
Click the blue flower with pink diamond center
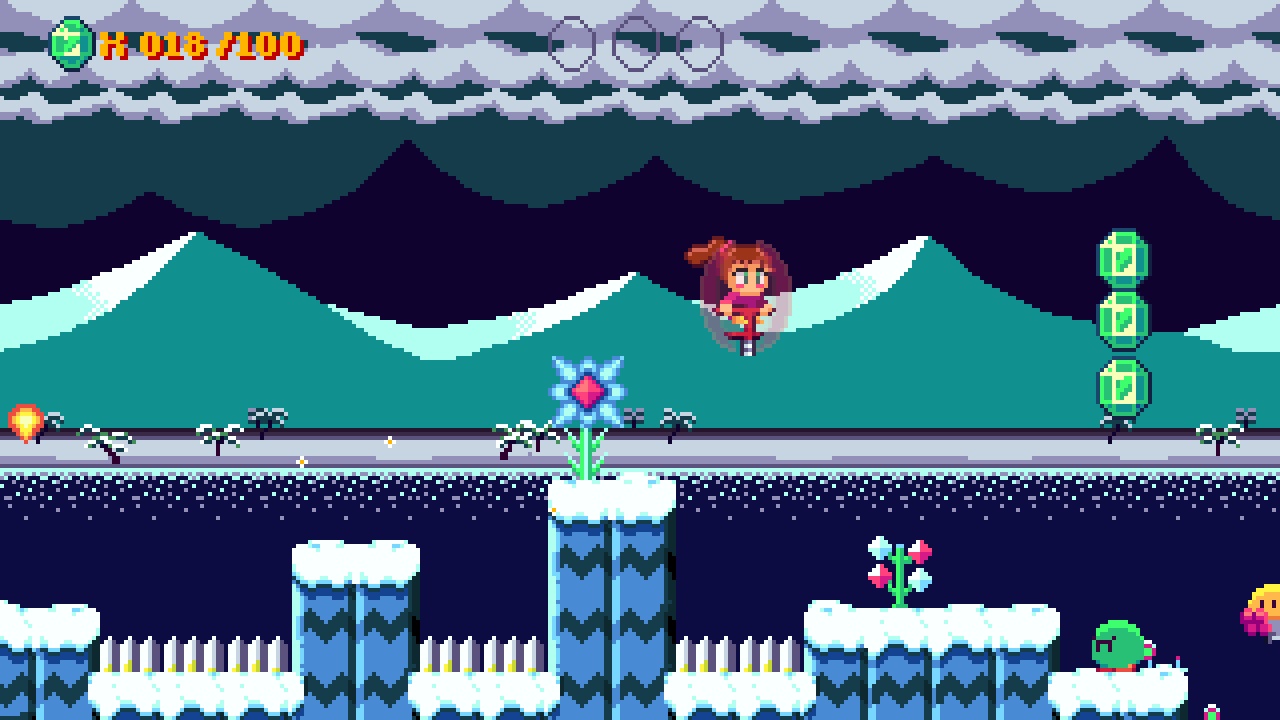click(588, 392)
